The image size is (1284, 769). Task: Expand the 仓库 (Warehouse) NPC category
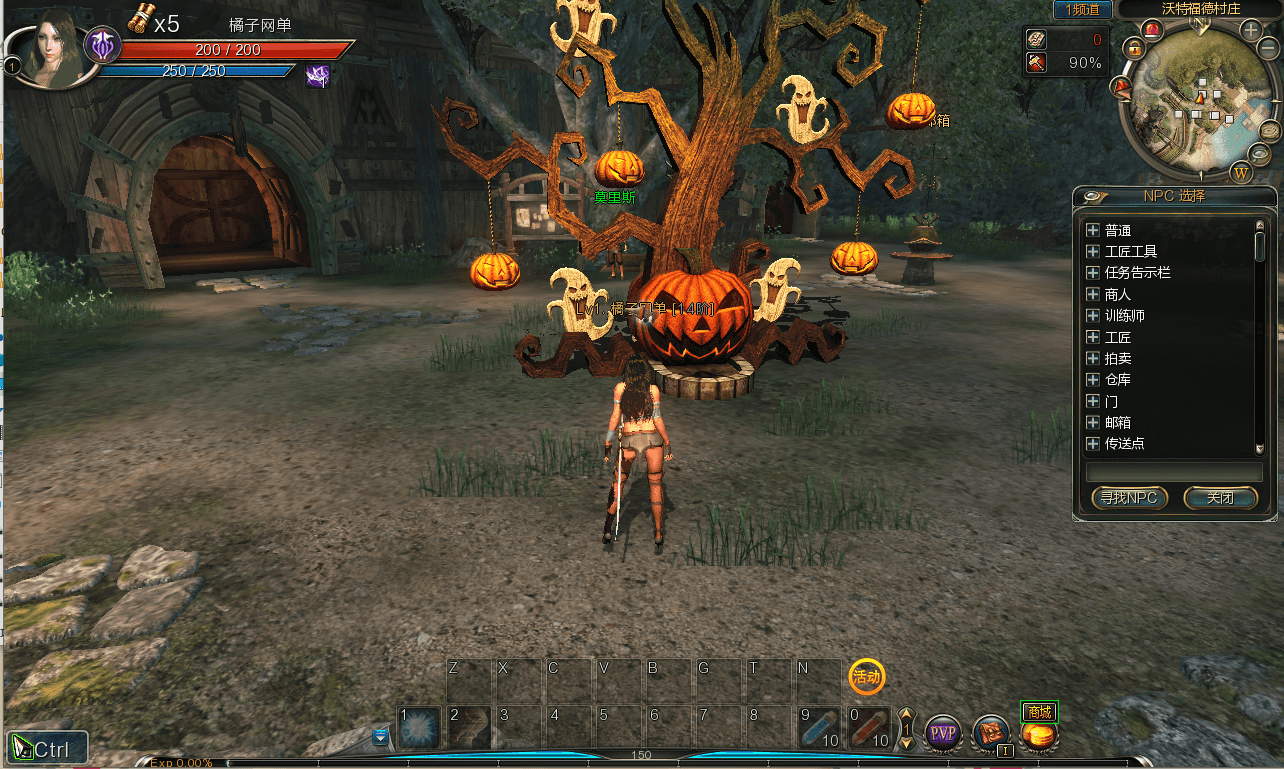[x=1093, y=380]
